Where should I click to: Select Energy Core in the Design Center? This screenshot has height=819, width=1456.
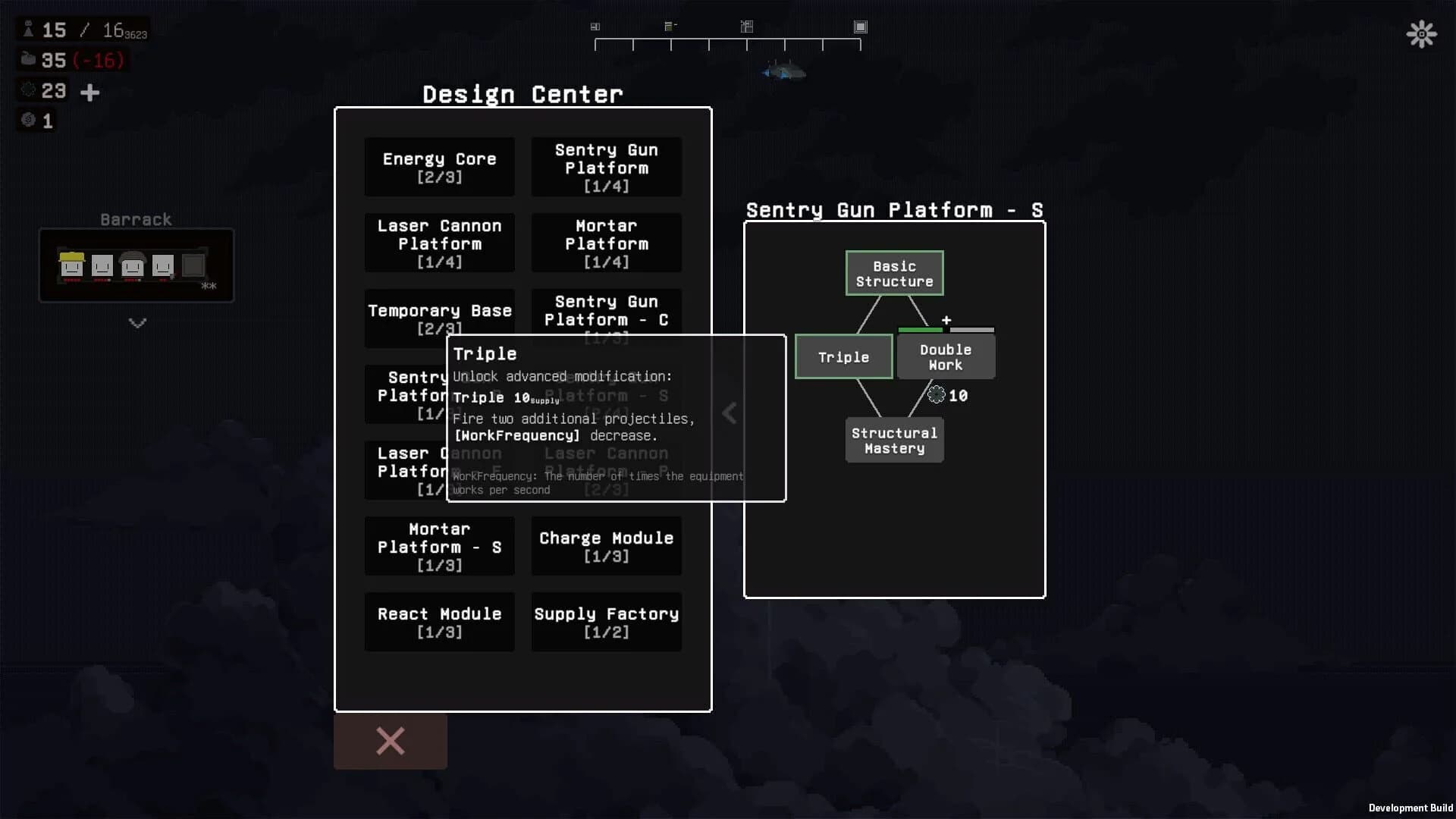point(440,167)
